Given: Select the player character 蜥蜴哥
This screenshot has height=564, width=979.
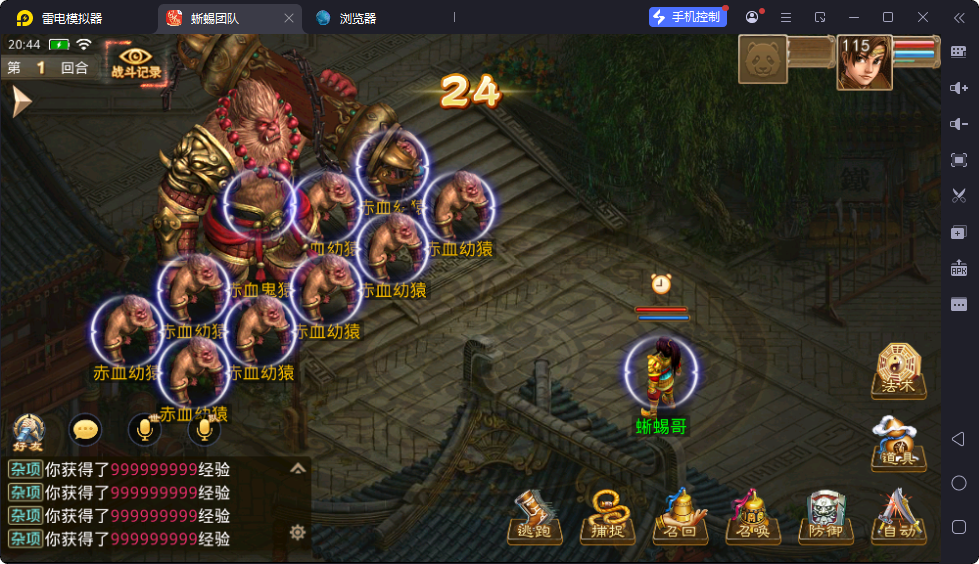Looking at the screenshot, I should pos(661,376).
